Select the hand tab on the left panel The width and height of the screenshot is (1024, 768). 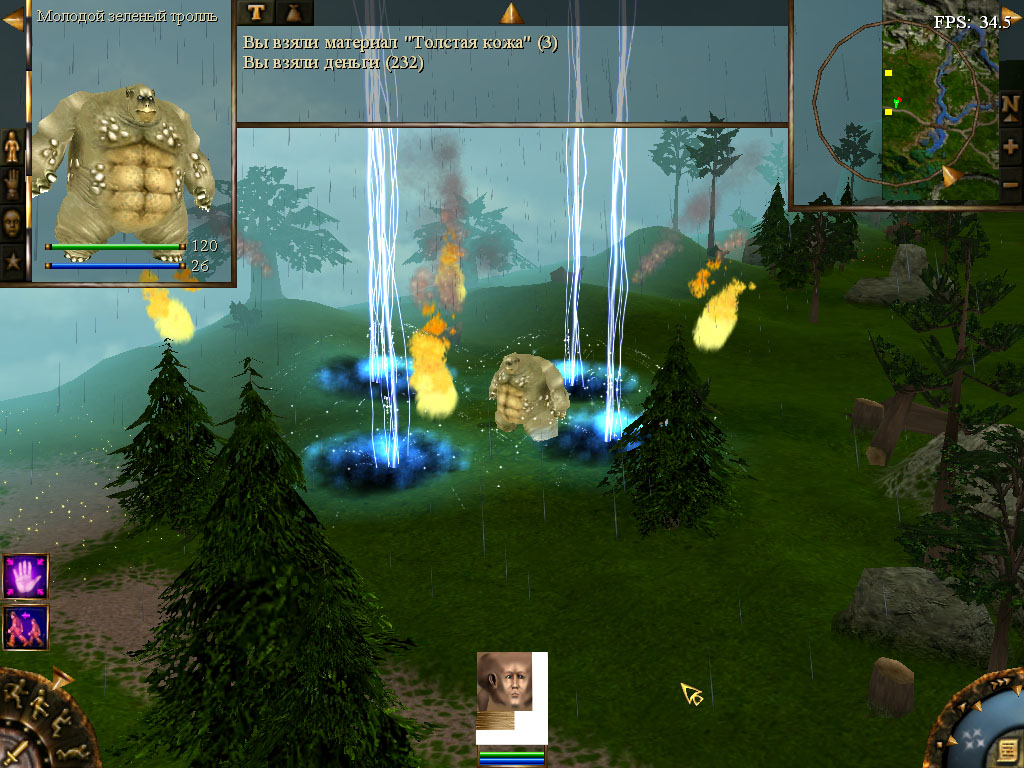(x=13, y=185)
